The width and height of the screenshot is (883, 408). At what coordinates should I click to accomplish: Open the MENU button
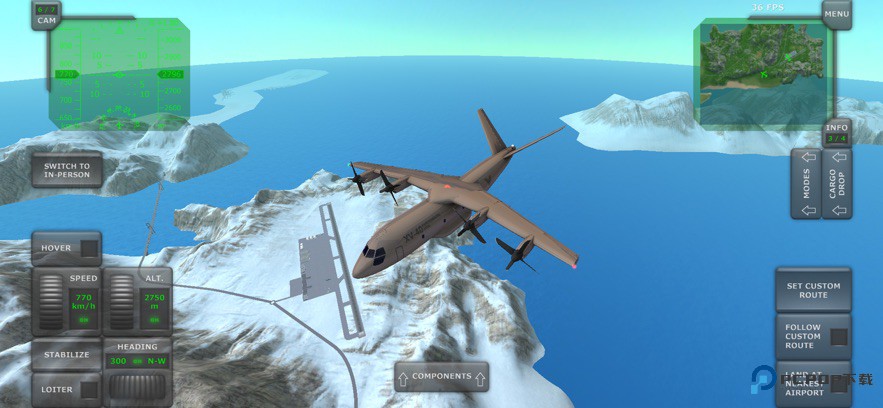(x=836, y=13)
